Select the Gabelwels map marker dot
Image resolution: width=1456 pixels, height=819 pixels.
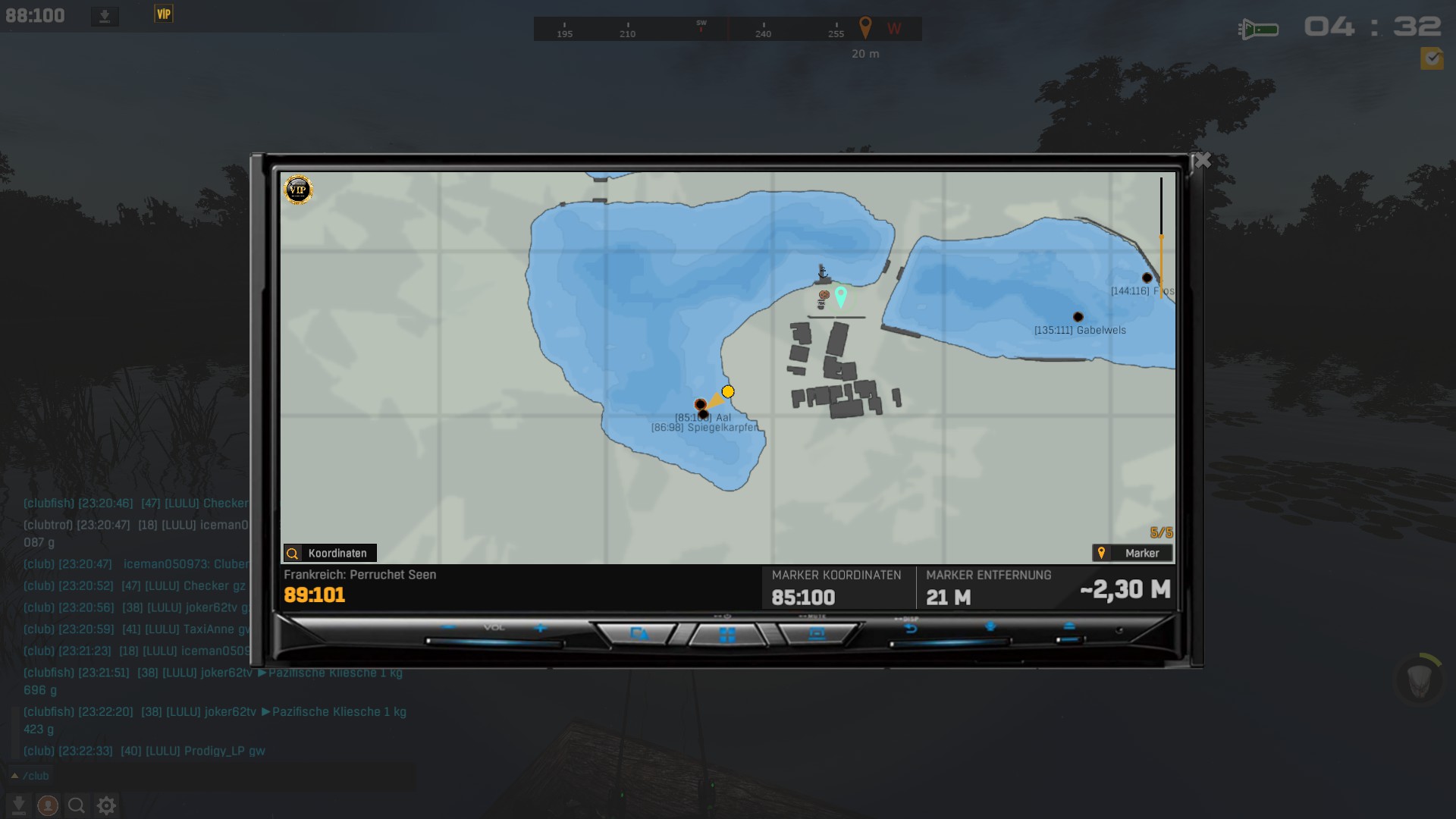pyautogui.click(x=1078, y=317)
